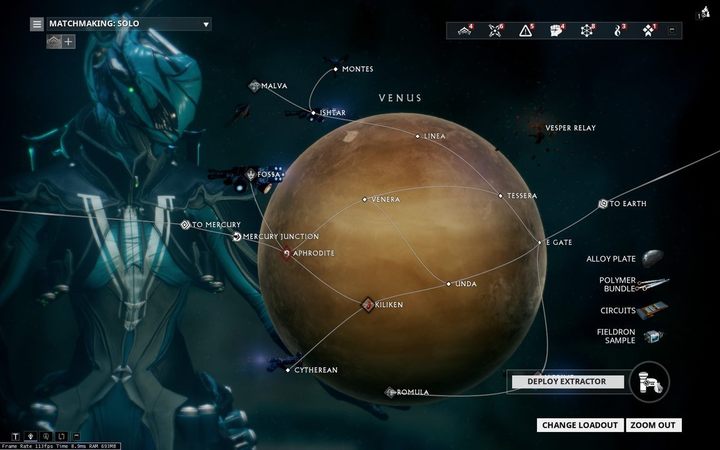
Task: Choose the Cytherean mission node
Action: [289, 370]
